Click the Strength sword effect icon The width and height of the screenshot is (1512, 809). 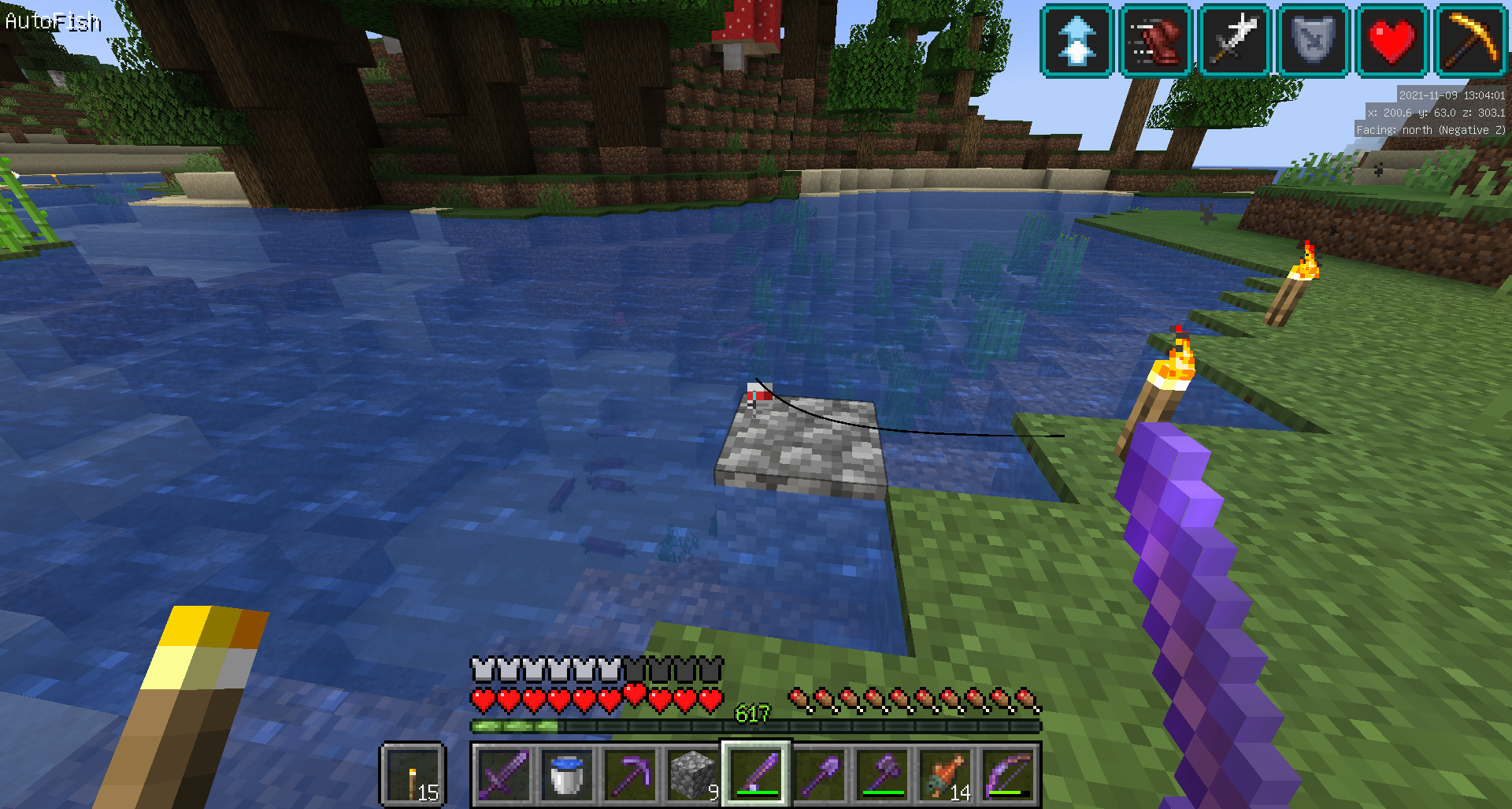point(1234,40)
